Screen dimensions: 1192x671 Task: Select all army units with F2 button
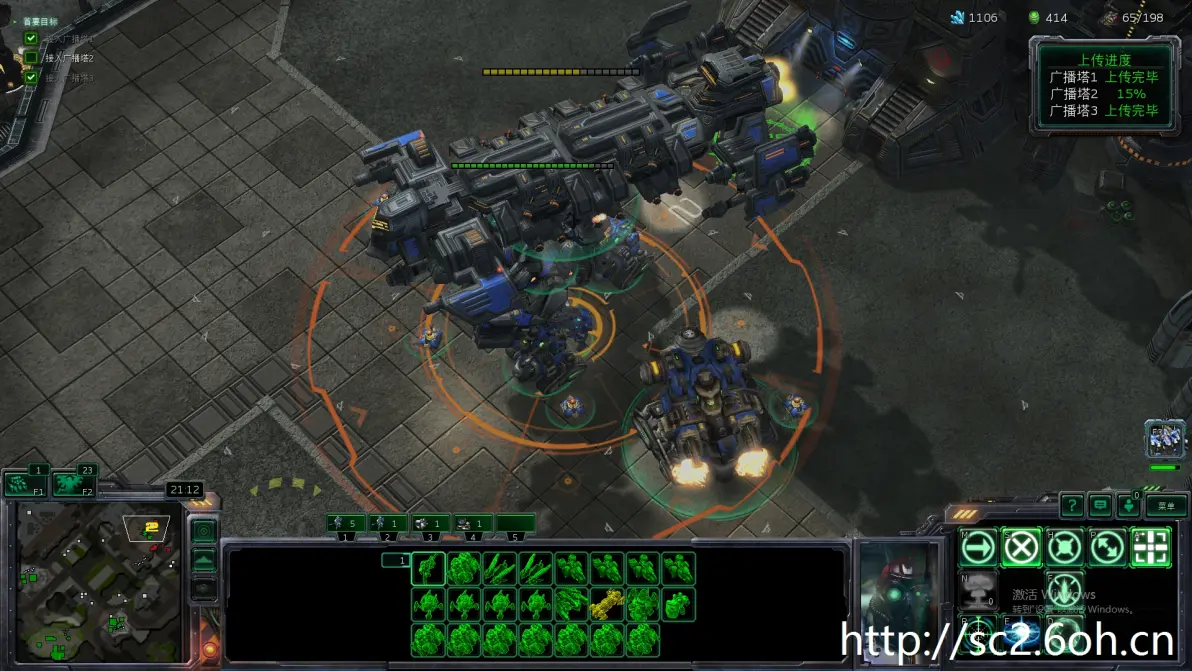(x=73, y=483)
